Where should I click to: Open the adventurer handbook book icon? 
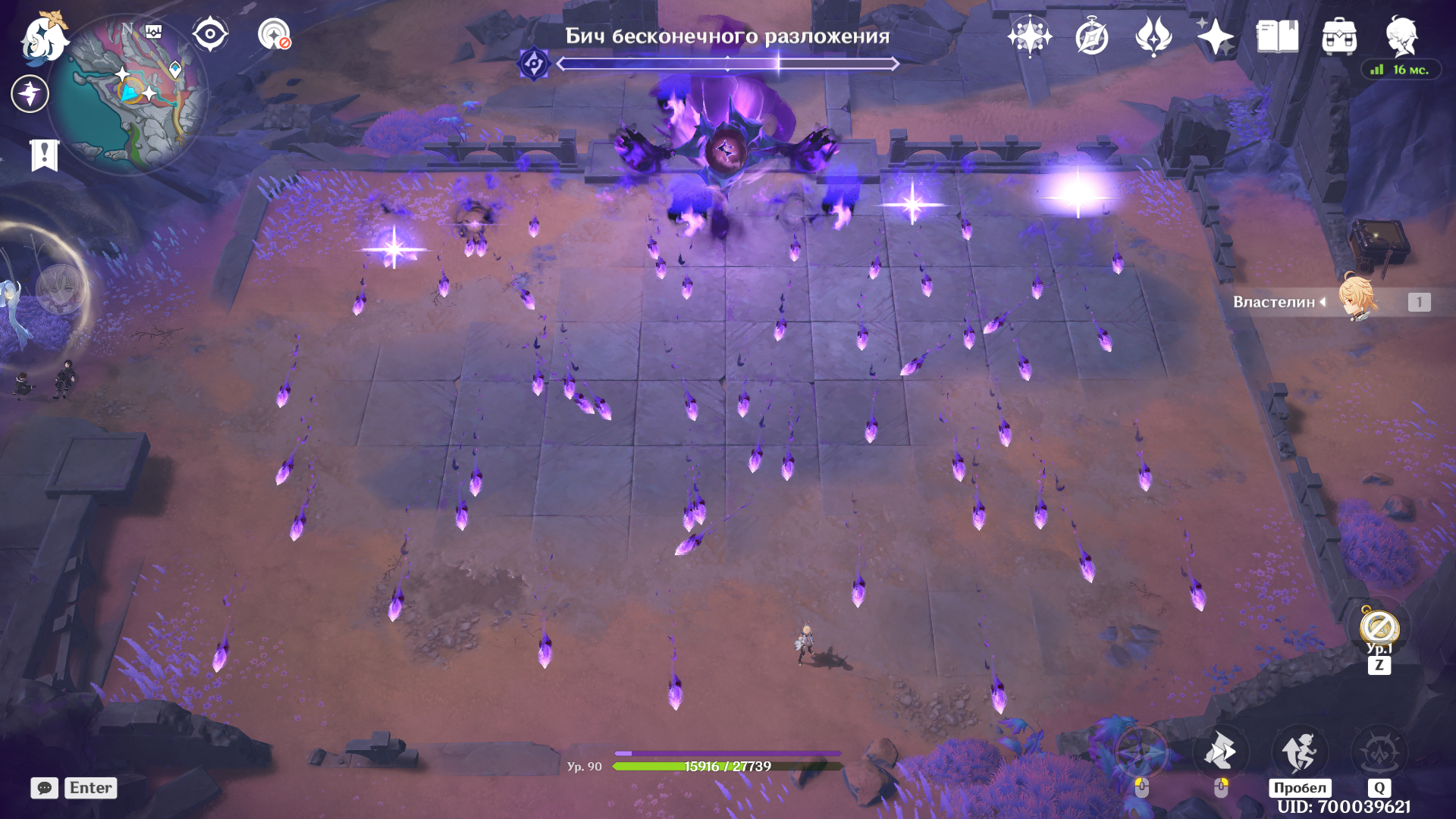1277,36
